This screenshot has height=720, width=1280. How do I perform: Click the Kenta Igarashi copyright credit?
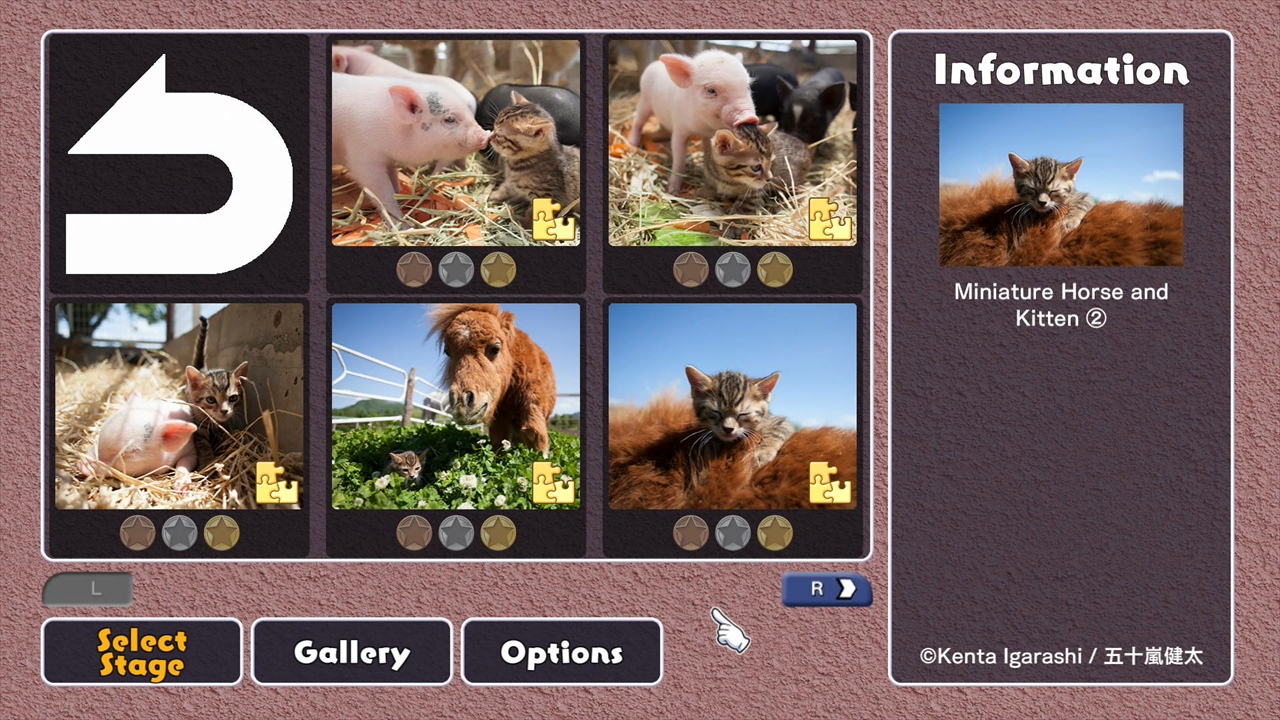coord(1061,656)
